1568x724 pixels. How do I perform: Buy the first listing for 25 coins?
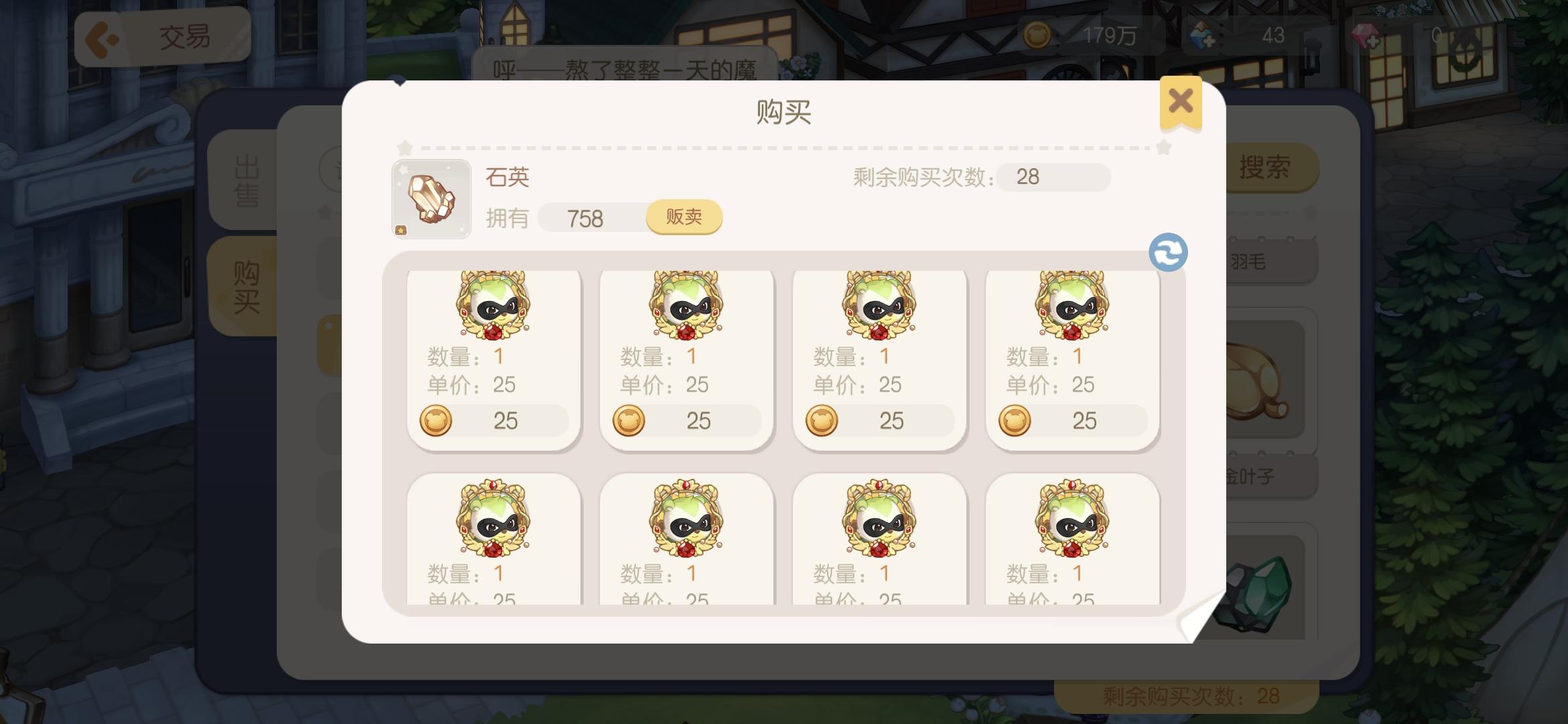[493, 420]
